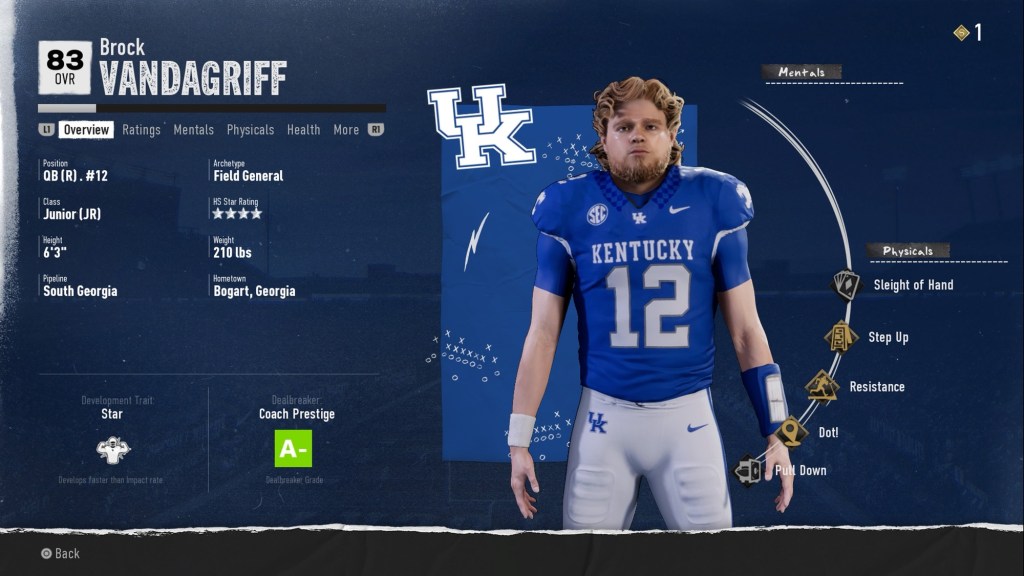Open the Mentals tab

(193, 130)
